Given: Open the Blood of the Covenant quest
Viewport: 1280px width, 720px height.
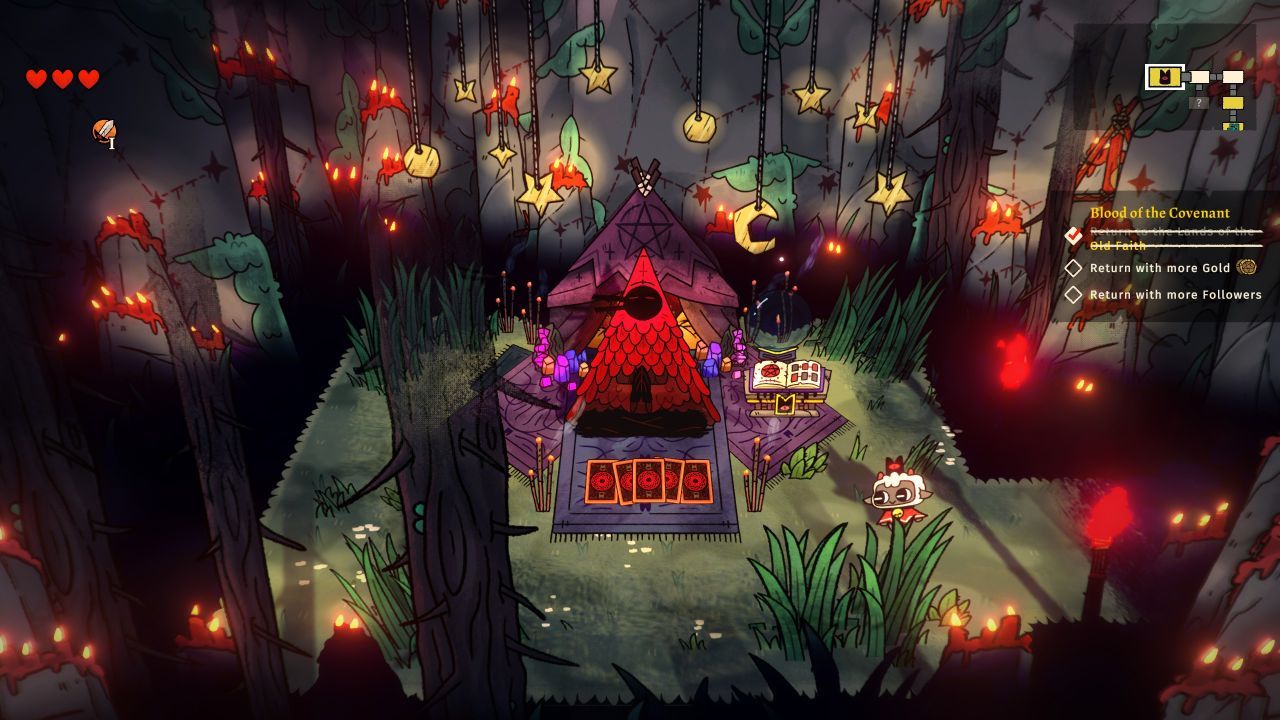Looking at the screenshot, I should point(1159,213).
